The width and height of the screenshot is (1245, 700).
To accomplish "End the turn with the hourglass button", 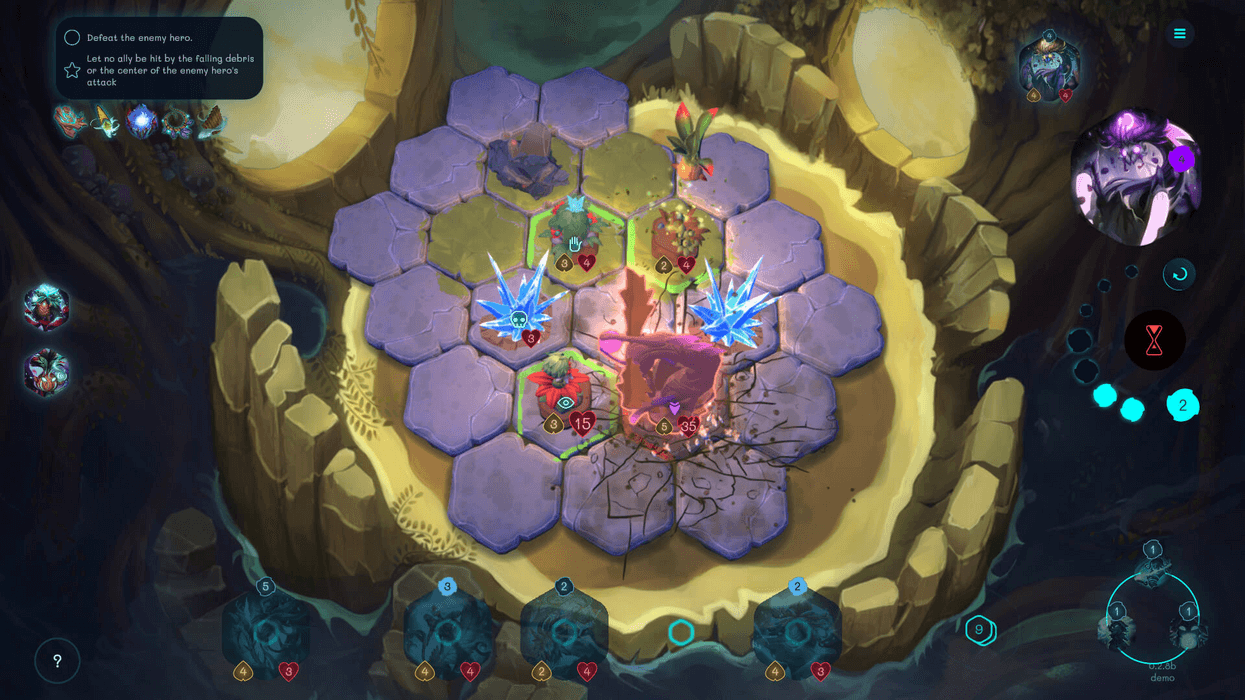I will (x=1154, y=340).
